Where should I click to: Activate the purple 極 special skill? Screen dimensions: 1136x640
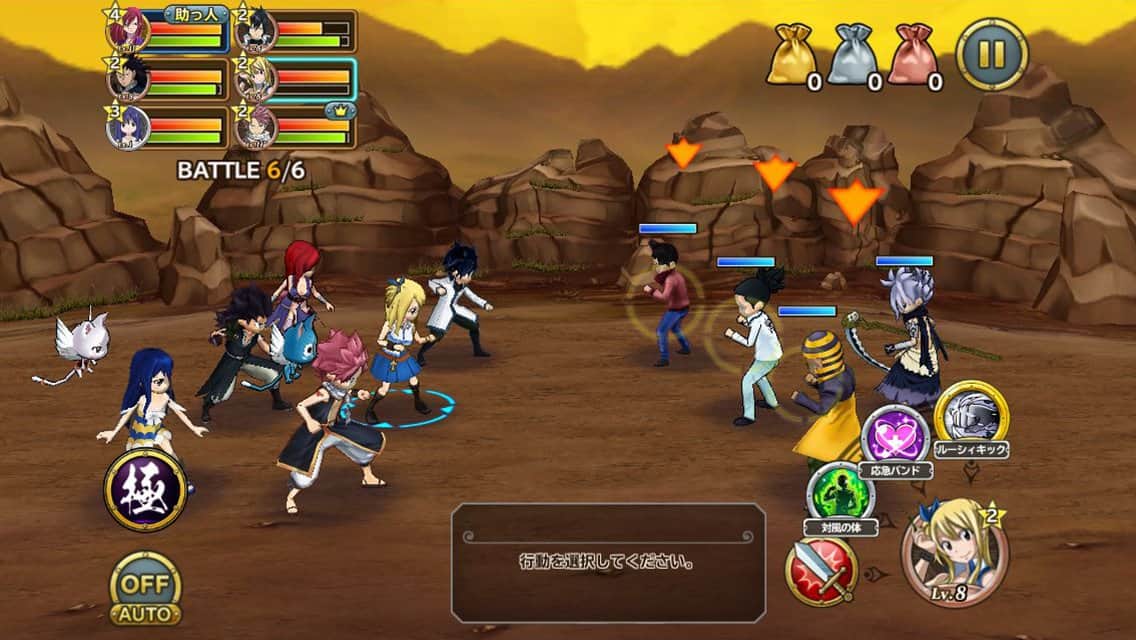point(145,490)
